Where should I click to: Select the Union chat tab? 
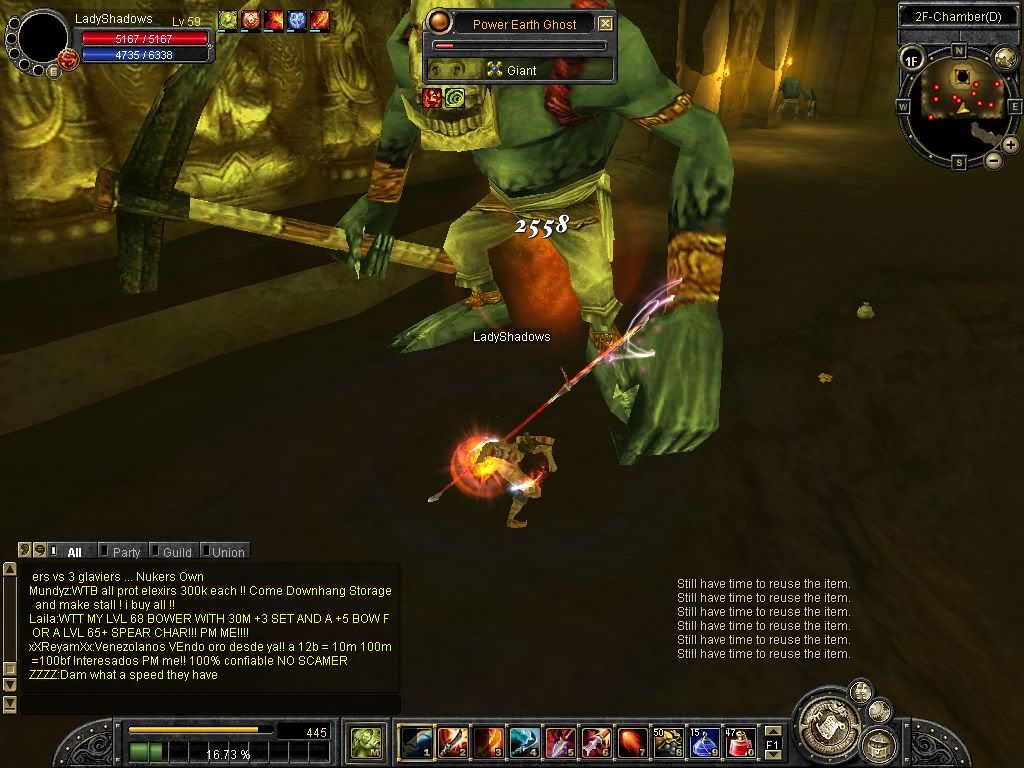click(227, 552)
